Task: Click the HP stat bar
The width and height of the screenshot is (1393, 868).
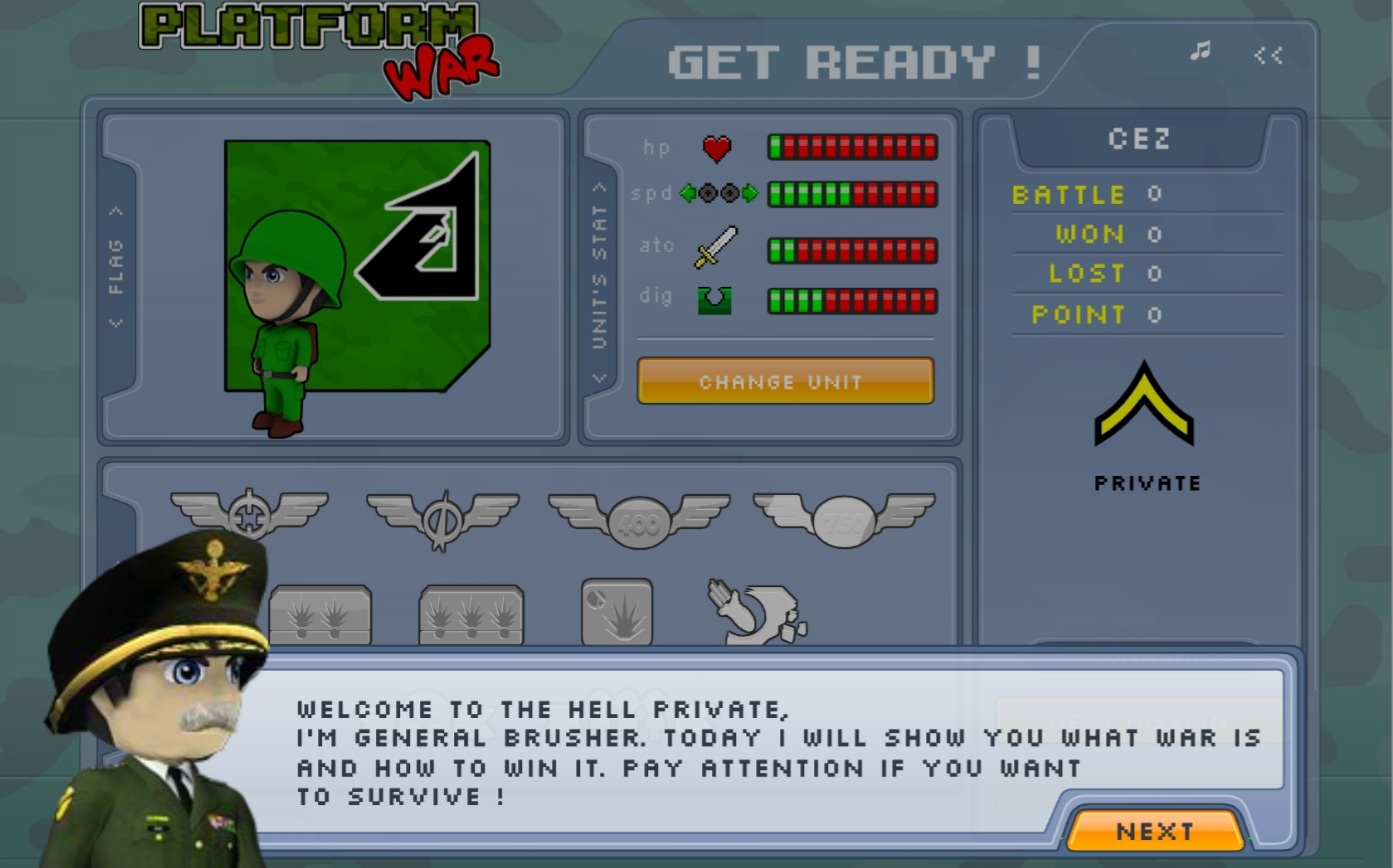Action: [851, 146]
